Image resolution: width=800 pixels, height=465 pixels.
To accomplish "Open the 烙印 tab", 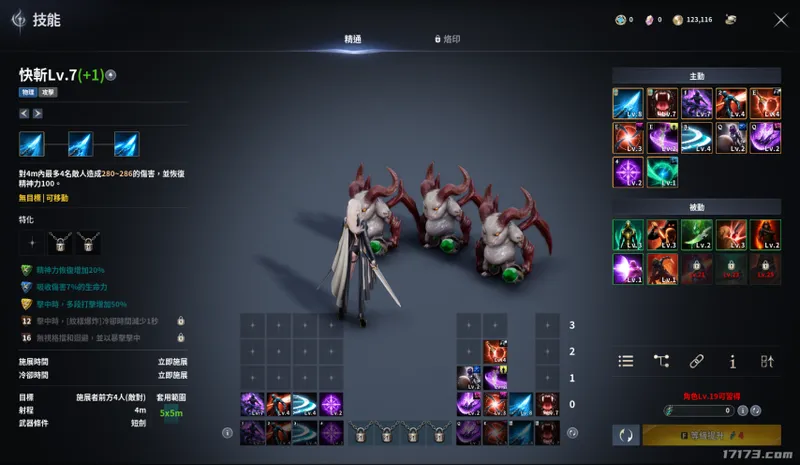I will pos(447,39).
